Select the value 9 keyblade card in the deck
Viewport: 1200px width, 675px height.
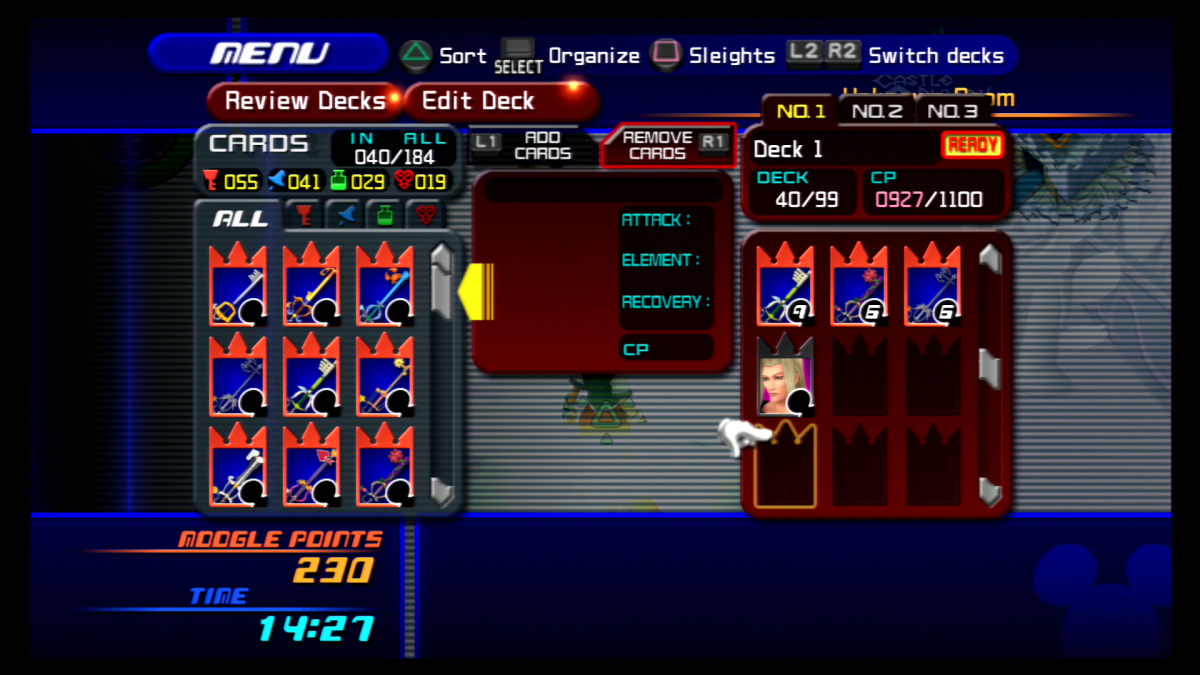(x=785, y=286)
